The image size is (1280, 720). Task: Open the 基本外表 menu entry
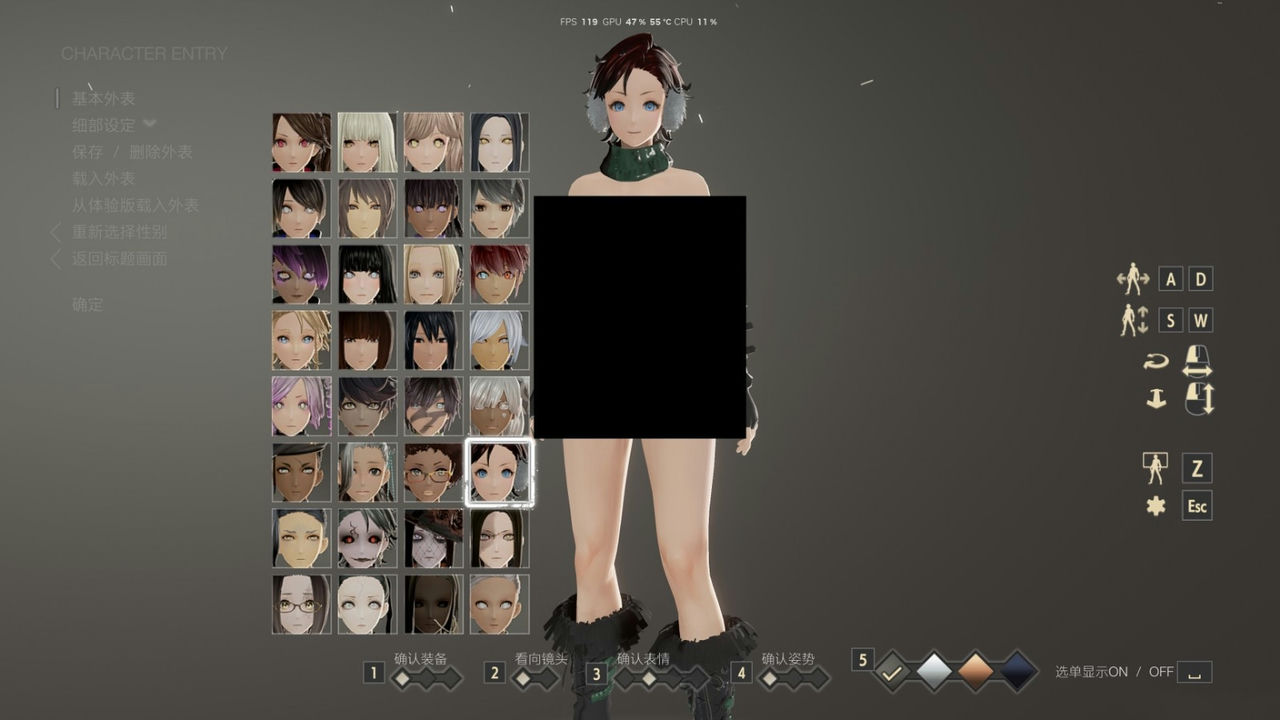click(x=103, y=99)
